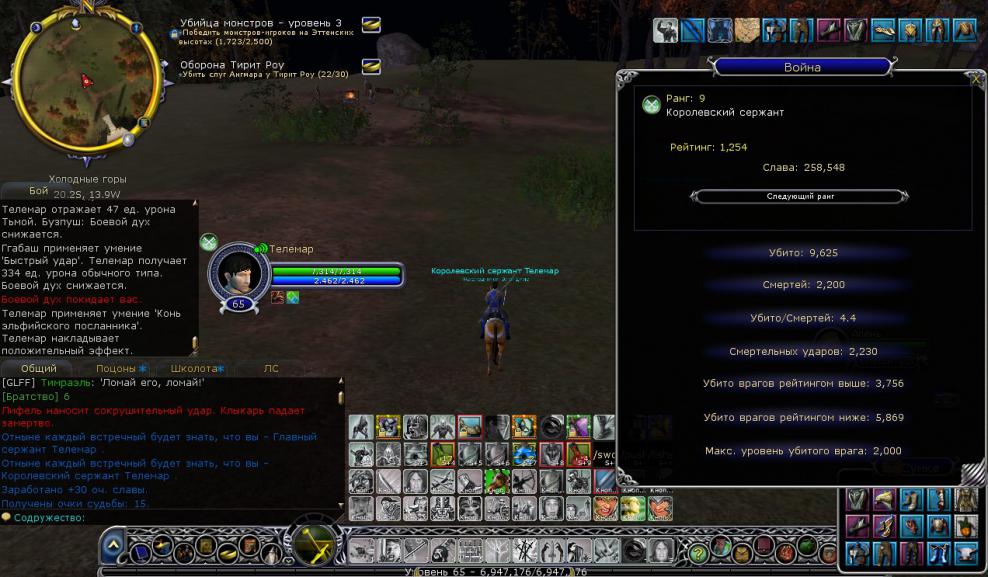This screenshot has width=988, height=577.
Task: Click the ring icon beside Оборона Тирит Роу
Action: point(371,66)
